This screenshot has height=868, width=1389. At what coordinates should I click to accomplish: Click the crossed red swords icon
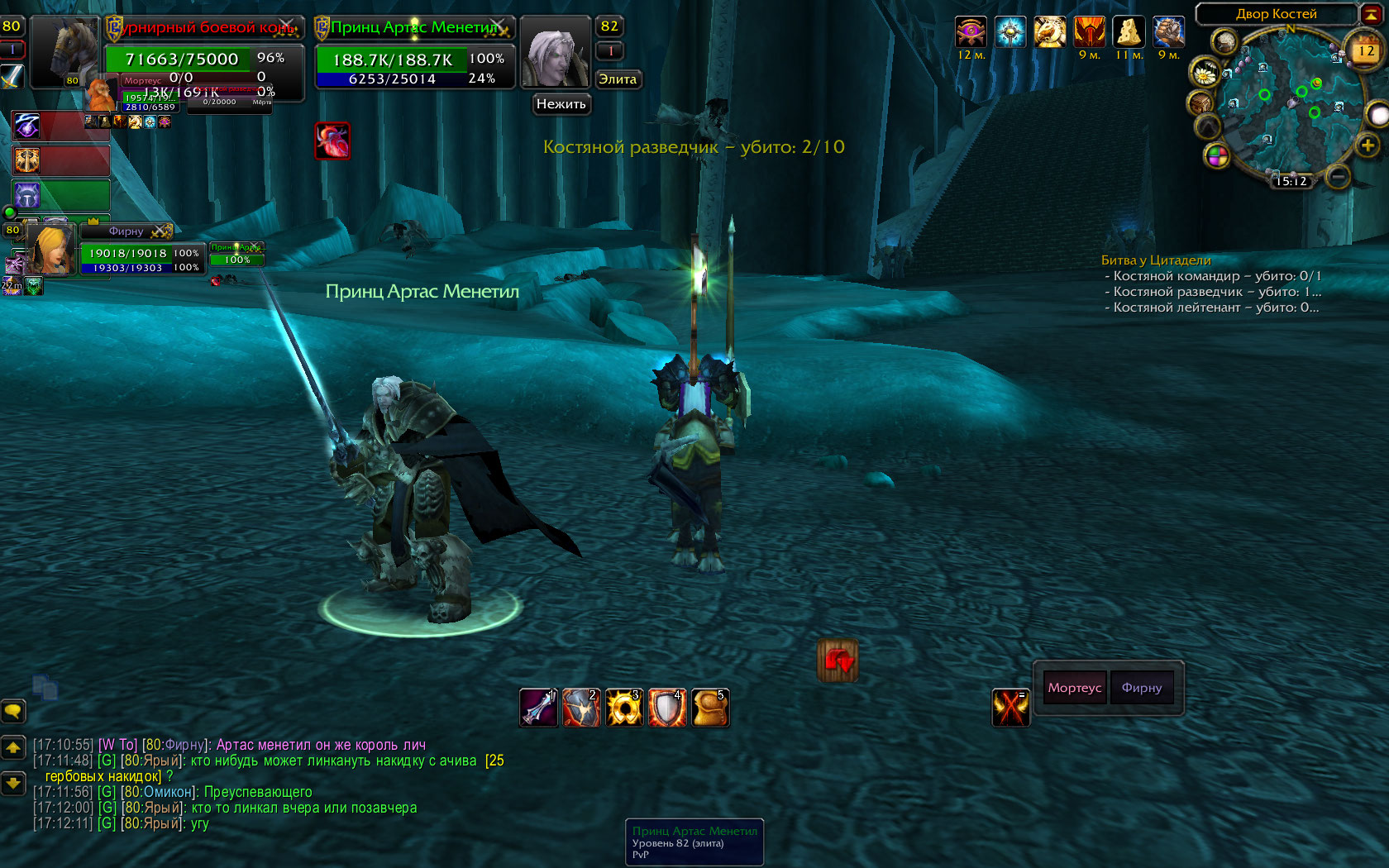[x=1010, y=708]
